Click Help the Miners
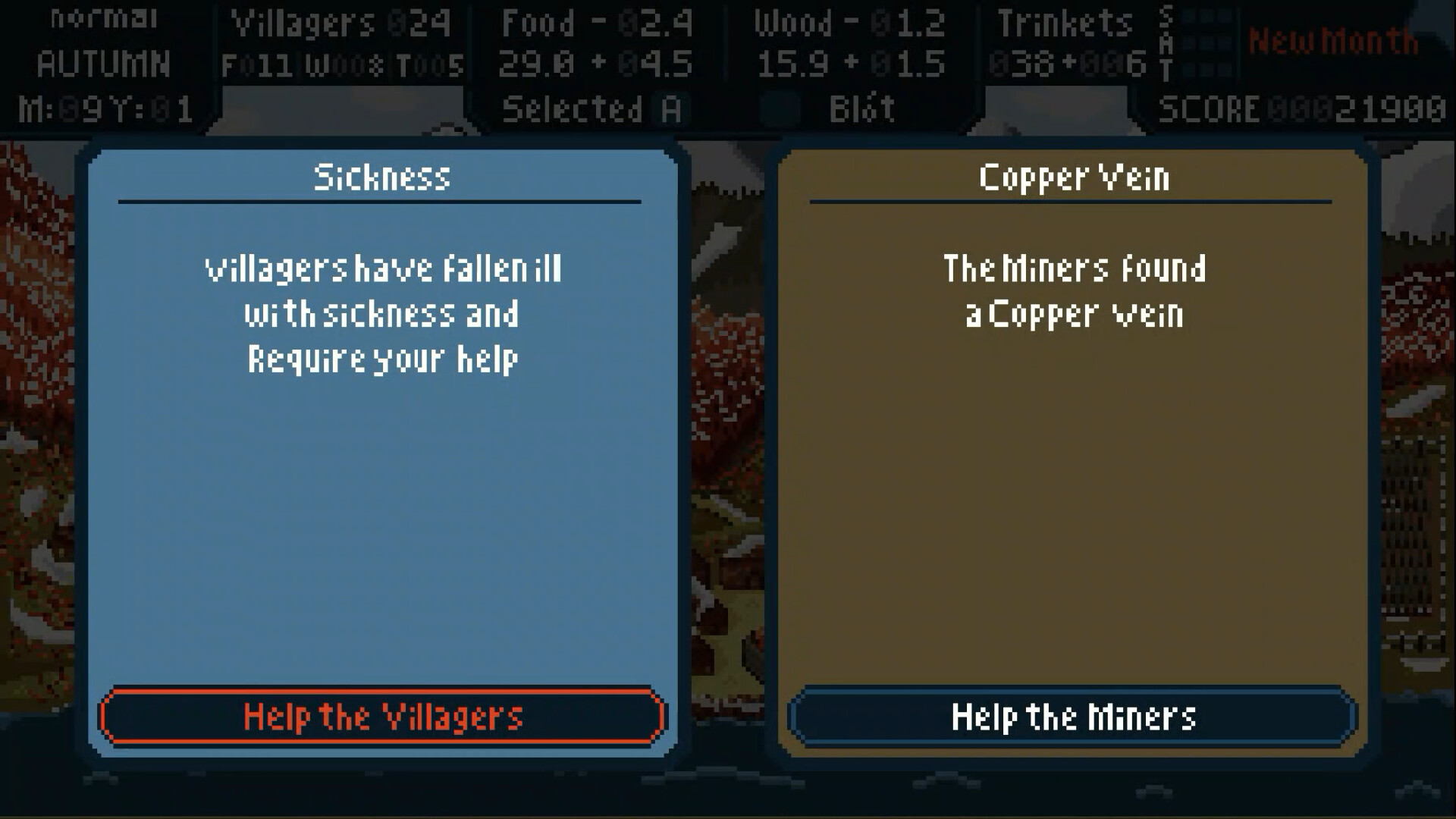This screenshot has height=819, width=1456. 1074,716
